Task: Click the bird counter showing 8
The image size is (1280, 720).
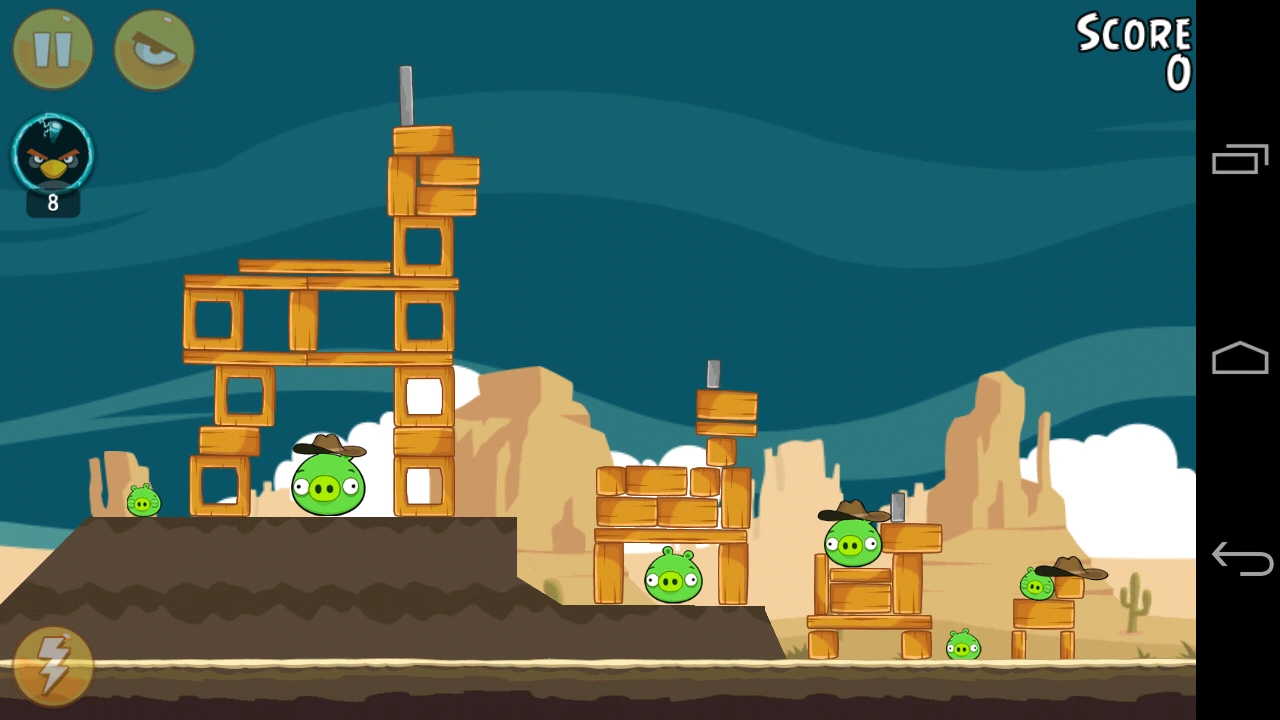Action: (x=52, y=204)
